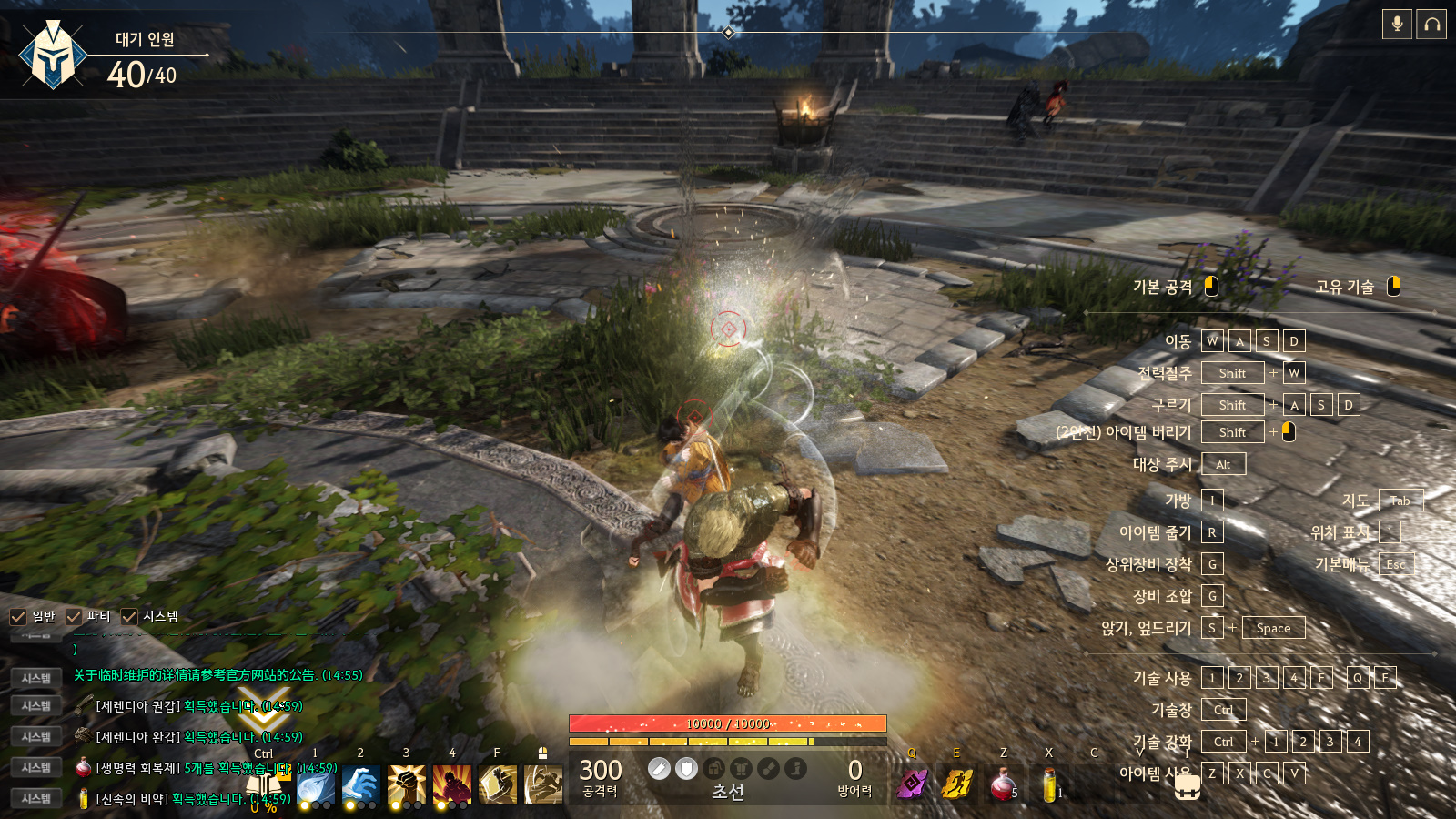The height and width of the screenshot is (819, 1456).
Task: Use the yellow swiftness elixir slot
Action: pos(1049,784)
